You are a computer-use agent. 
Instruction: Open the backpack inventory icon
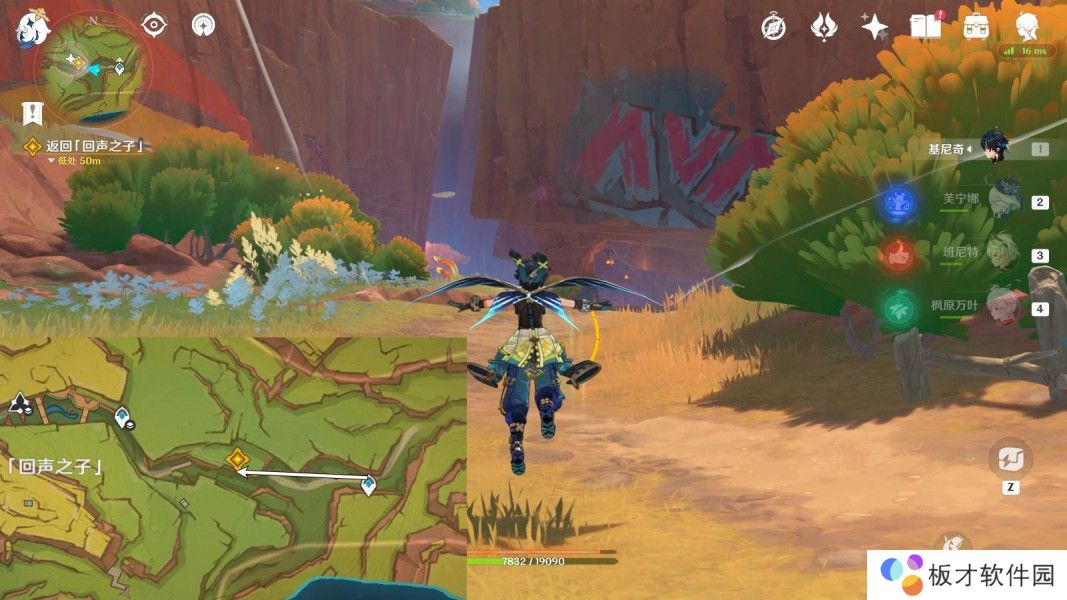tap(976, 27)
